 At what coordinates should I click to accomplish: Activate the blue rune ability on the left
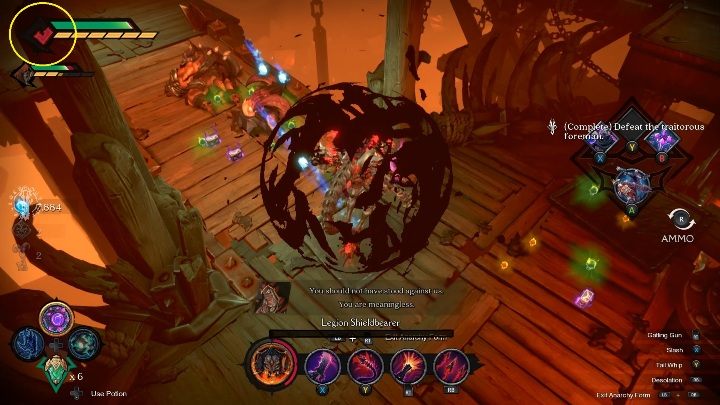click(x=27, y=343)
